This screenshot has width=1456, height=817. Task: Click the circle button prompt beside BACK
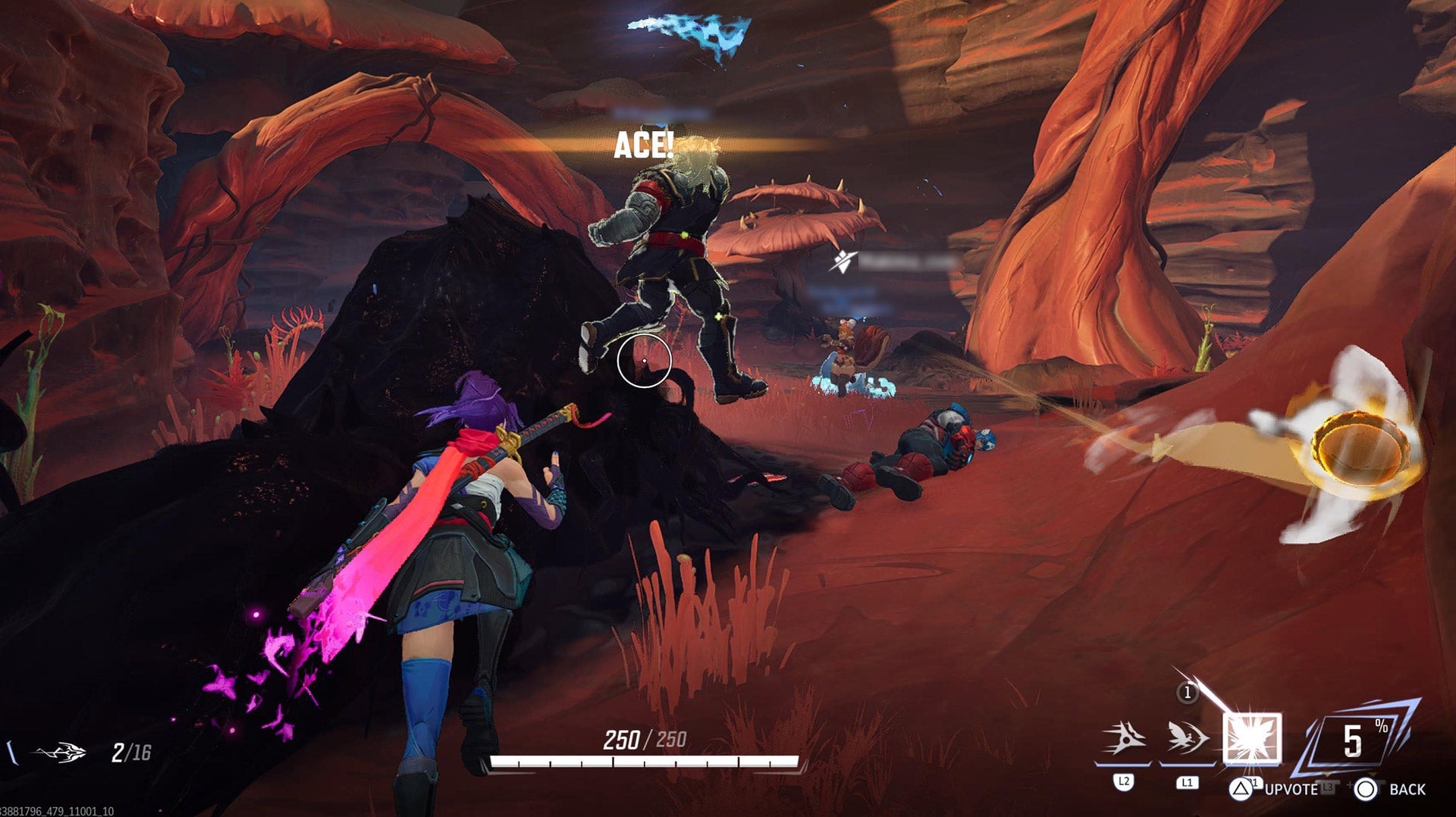coord(1366,790)
